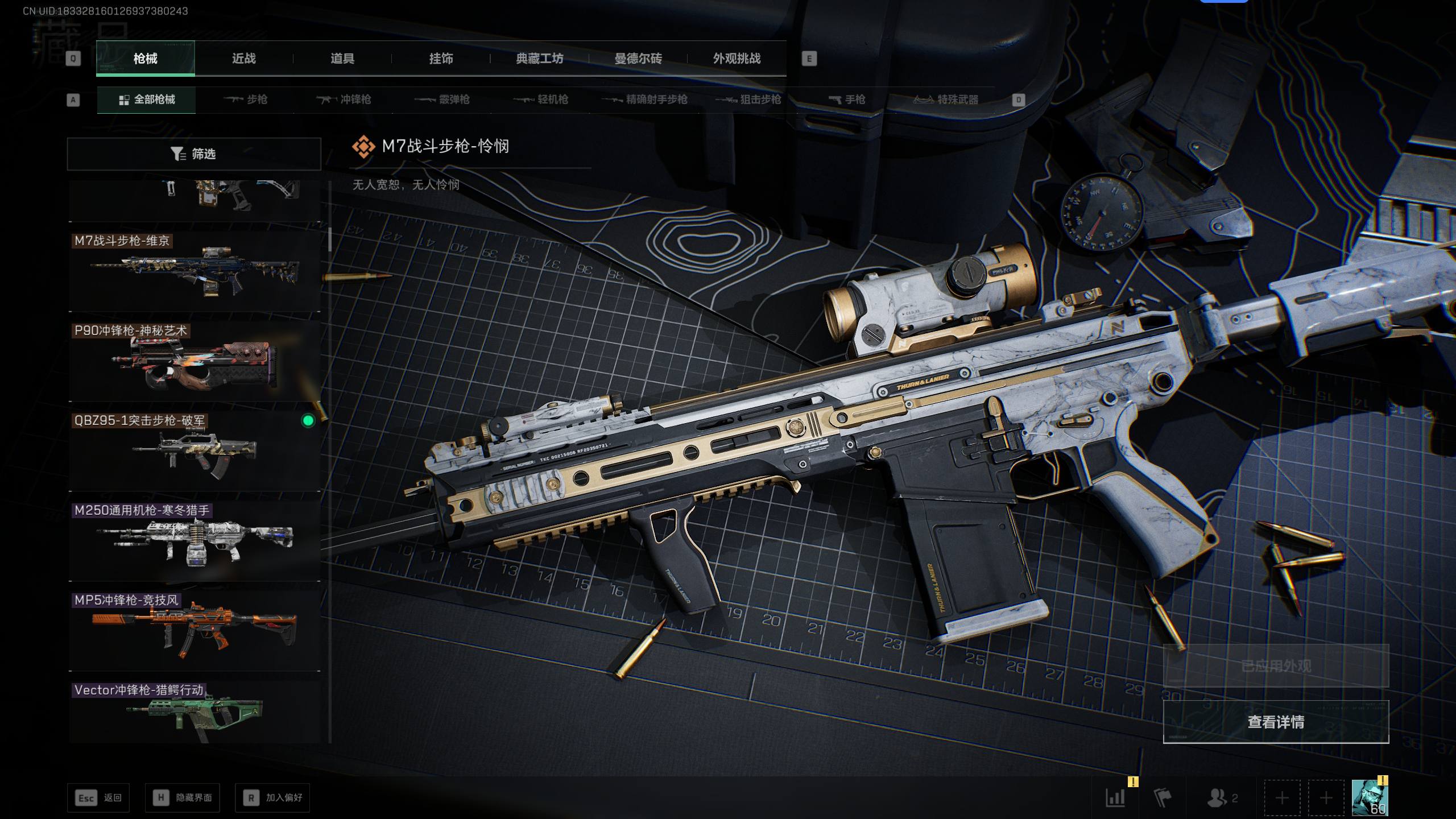Viewport: 1456px width, 819px height.
Task: Open the 典藏工坊 tab
Action: 539,59
